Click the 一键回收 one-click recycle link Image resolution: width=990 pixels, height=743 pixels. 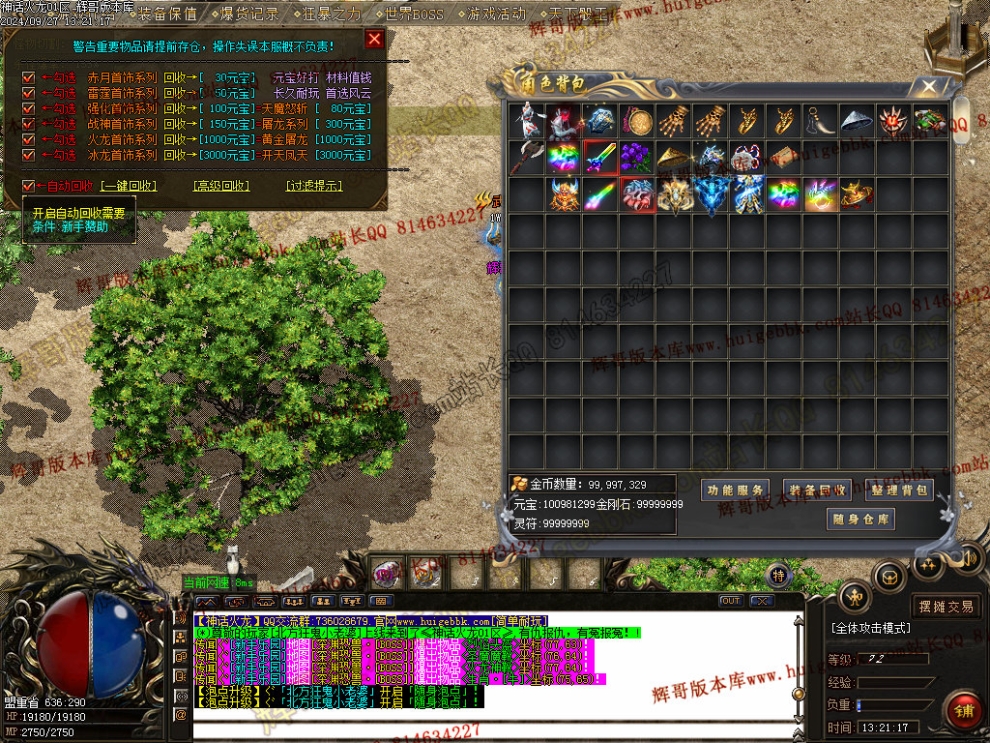coord(129,186)
